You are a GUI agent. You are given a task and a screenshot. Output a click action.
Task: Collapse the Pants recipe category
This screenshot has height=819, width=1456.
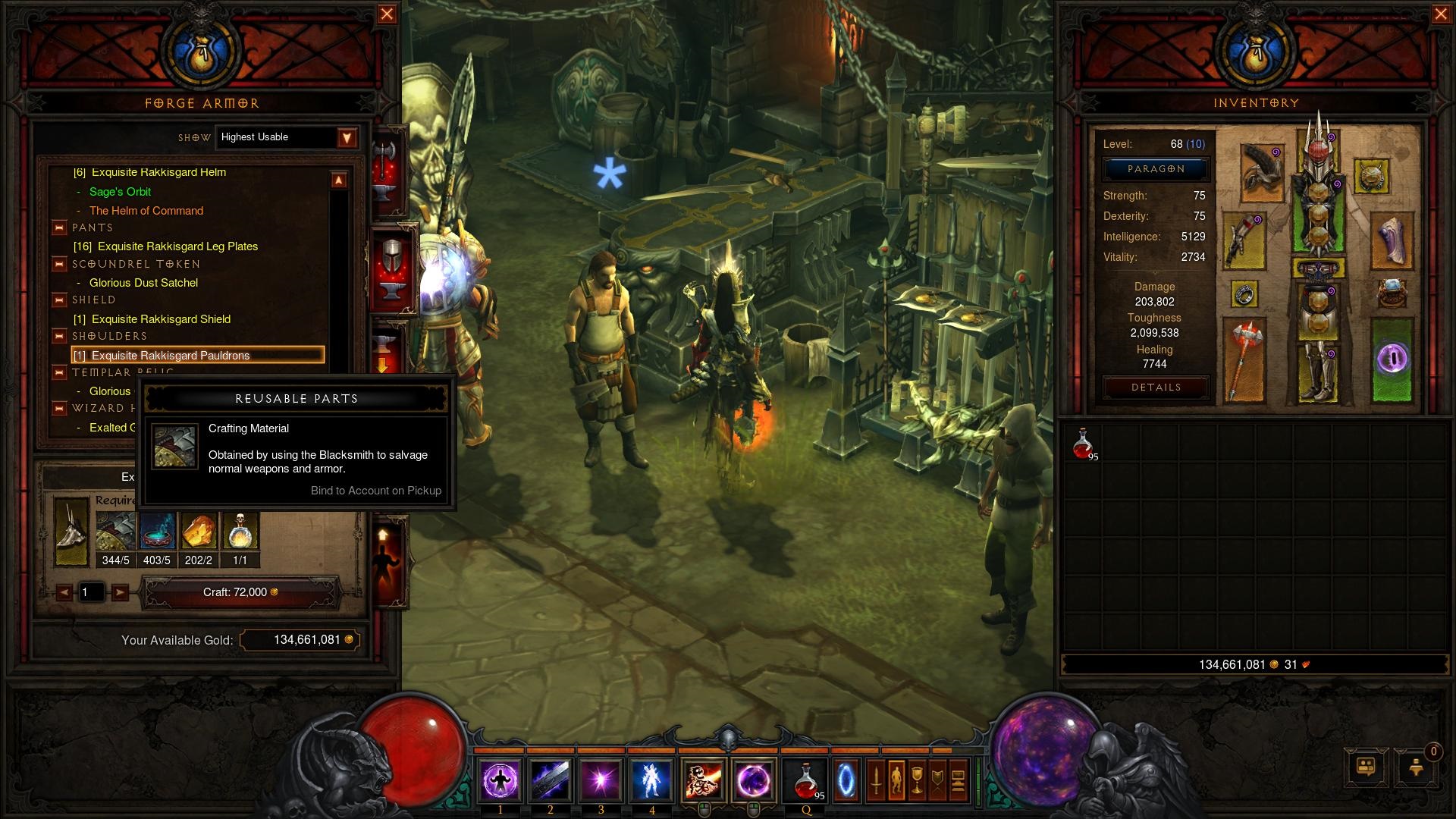pos(59,227)
